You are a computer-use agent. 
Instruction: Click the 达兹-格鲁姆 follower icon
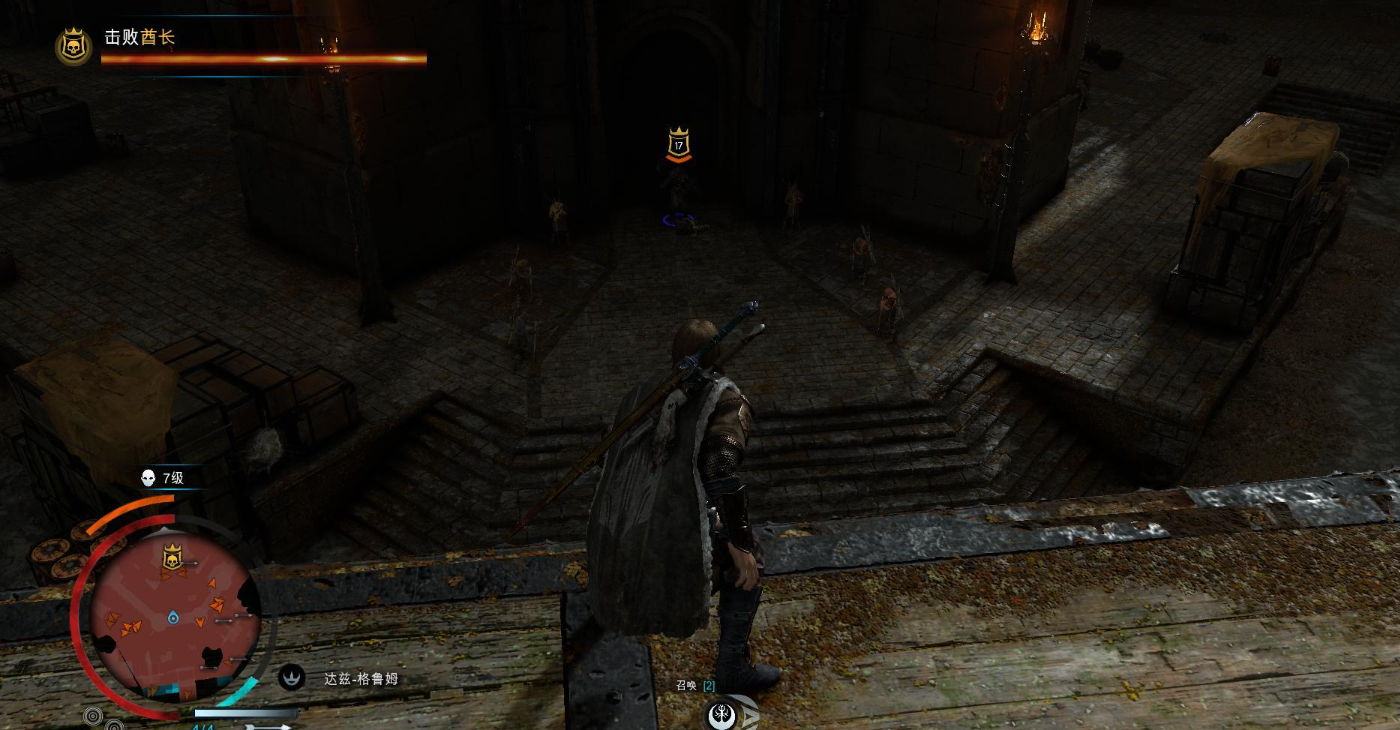click(291, 678)
